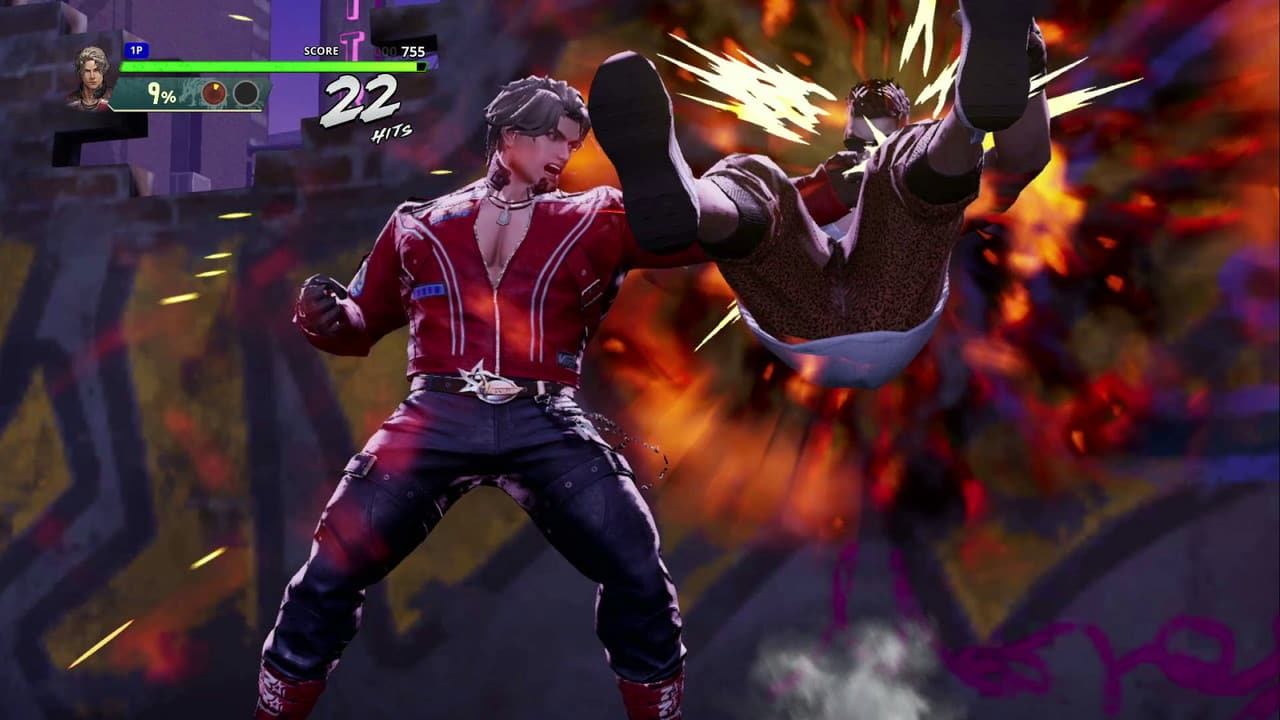Click the filled red skill charge orb
This screenshot has width=1280, height=720.
tap(215, 93)
